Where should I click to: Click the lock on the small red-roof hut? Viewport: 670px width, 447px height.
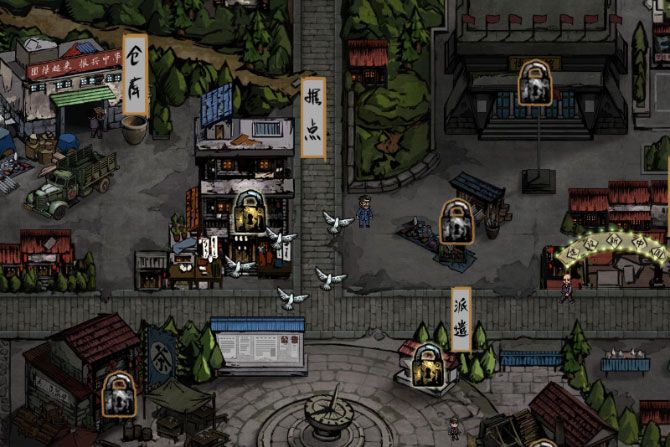click(x=428, y=367)
